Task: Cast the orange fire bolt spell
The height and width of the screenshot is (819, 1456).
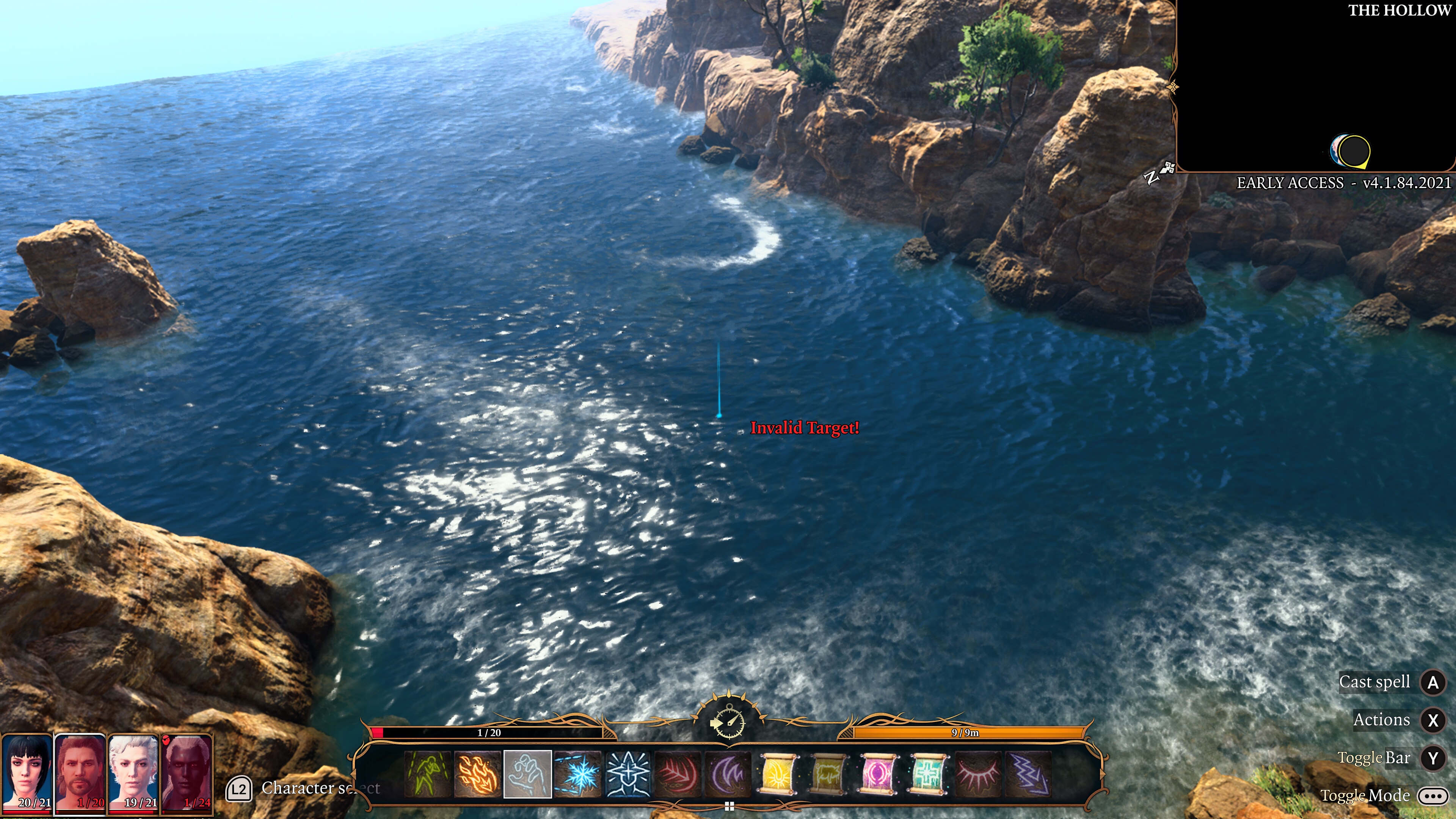Action: click(x=478, y=774)
